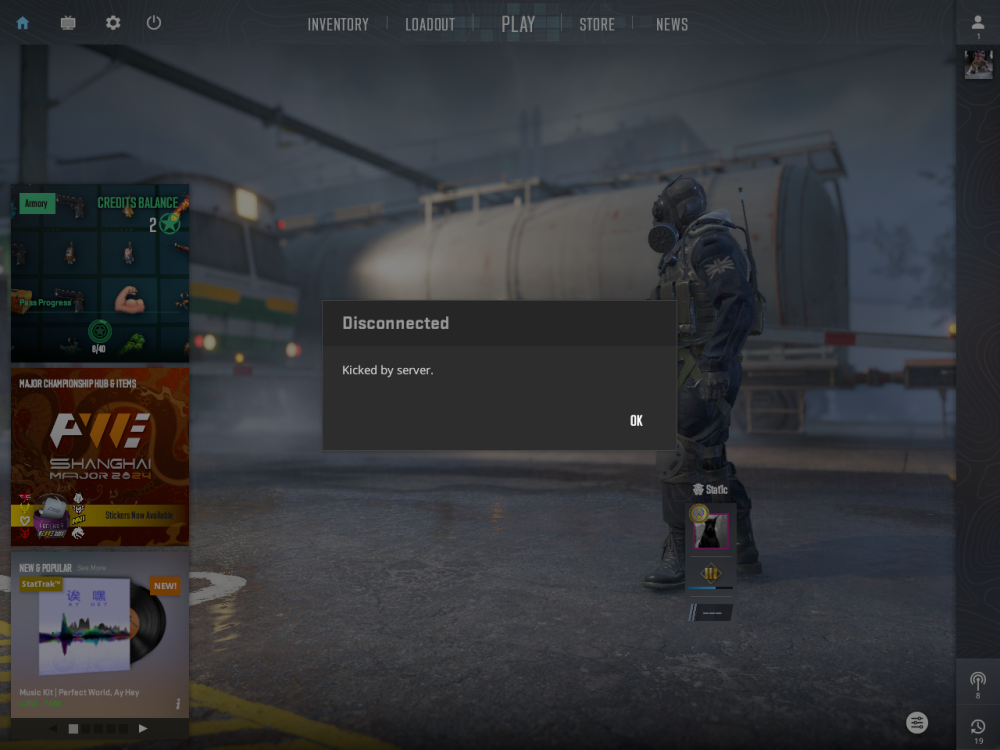
Task: Open the Loadout tab
Action: 430,25
